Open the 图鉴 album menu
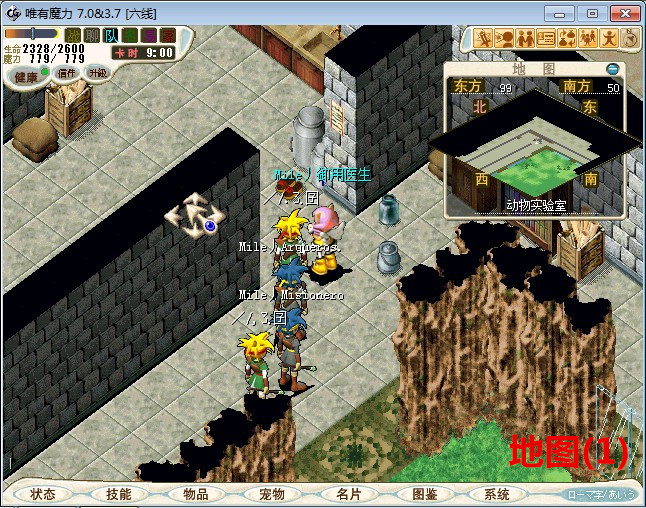The image size is (646, 508). coord(424,494)
